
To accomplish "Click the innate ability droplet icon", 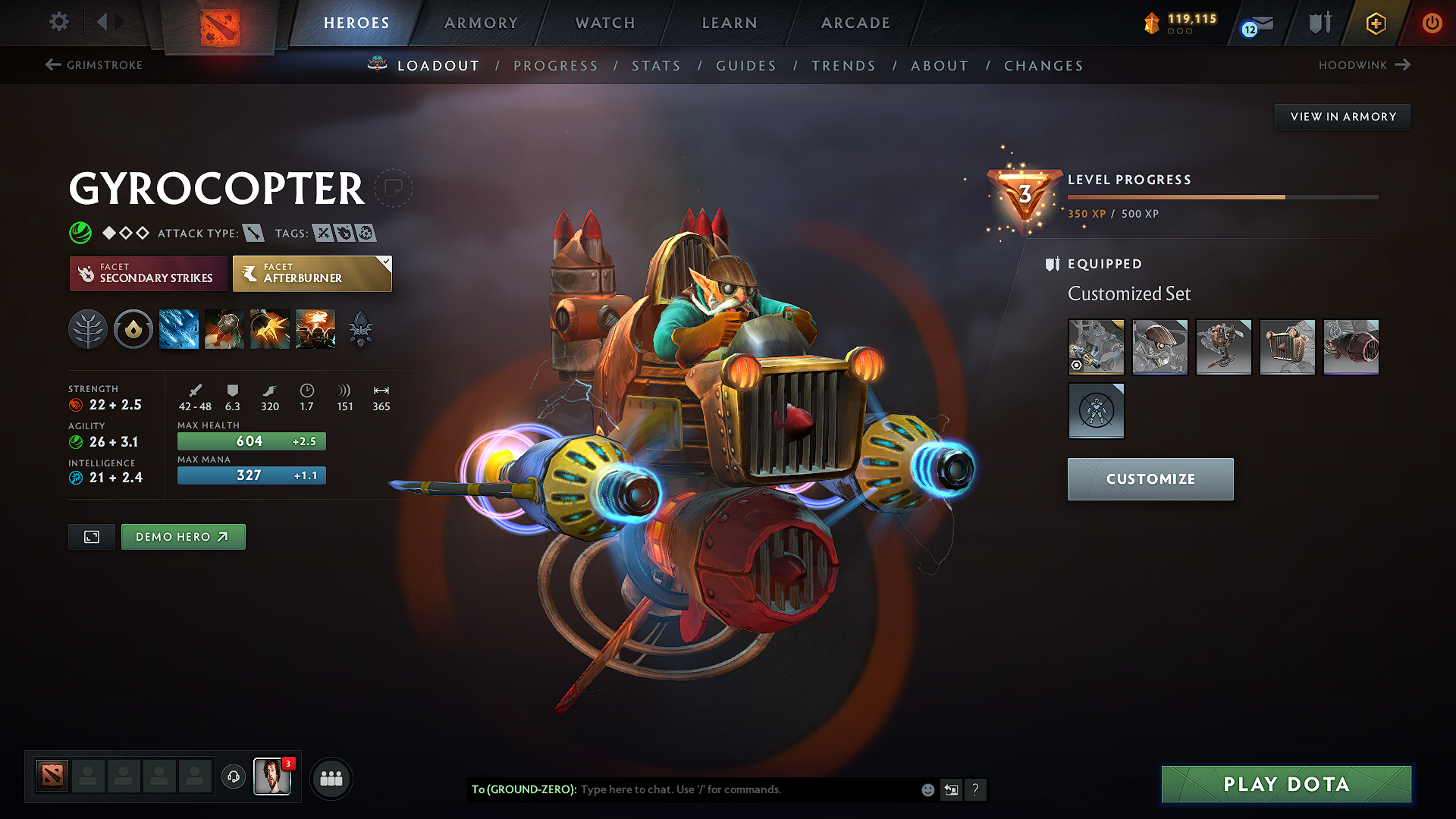I will tap(133, 328).
